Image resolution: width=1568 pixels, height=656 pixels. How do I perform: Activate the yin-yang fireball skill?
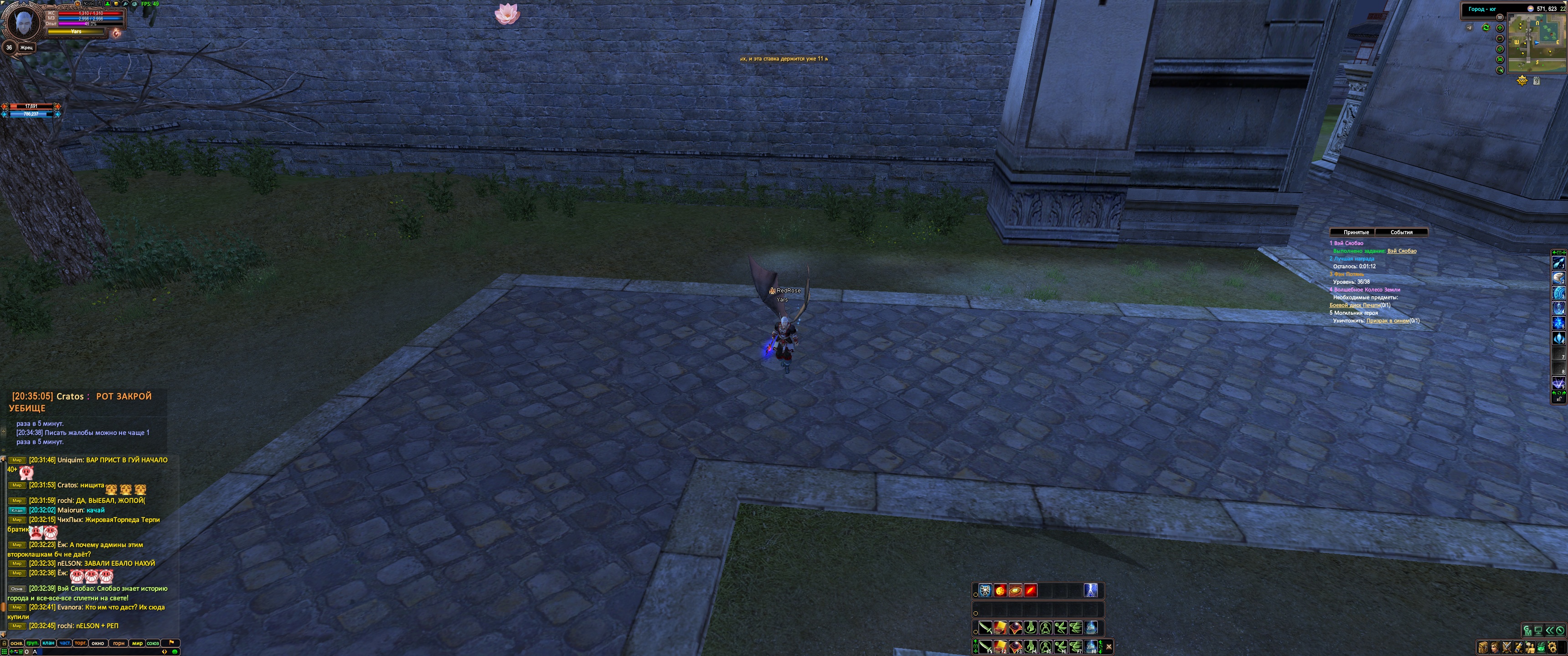(x=1000, y=590)
